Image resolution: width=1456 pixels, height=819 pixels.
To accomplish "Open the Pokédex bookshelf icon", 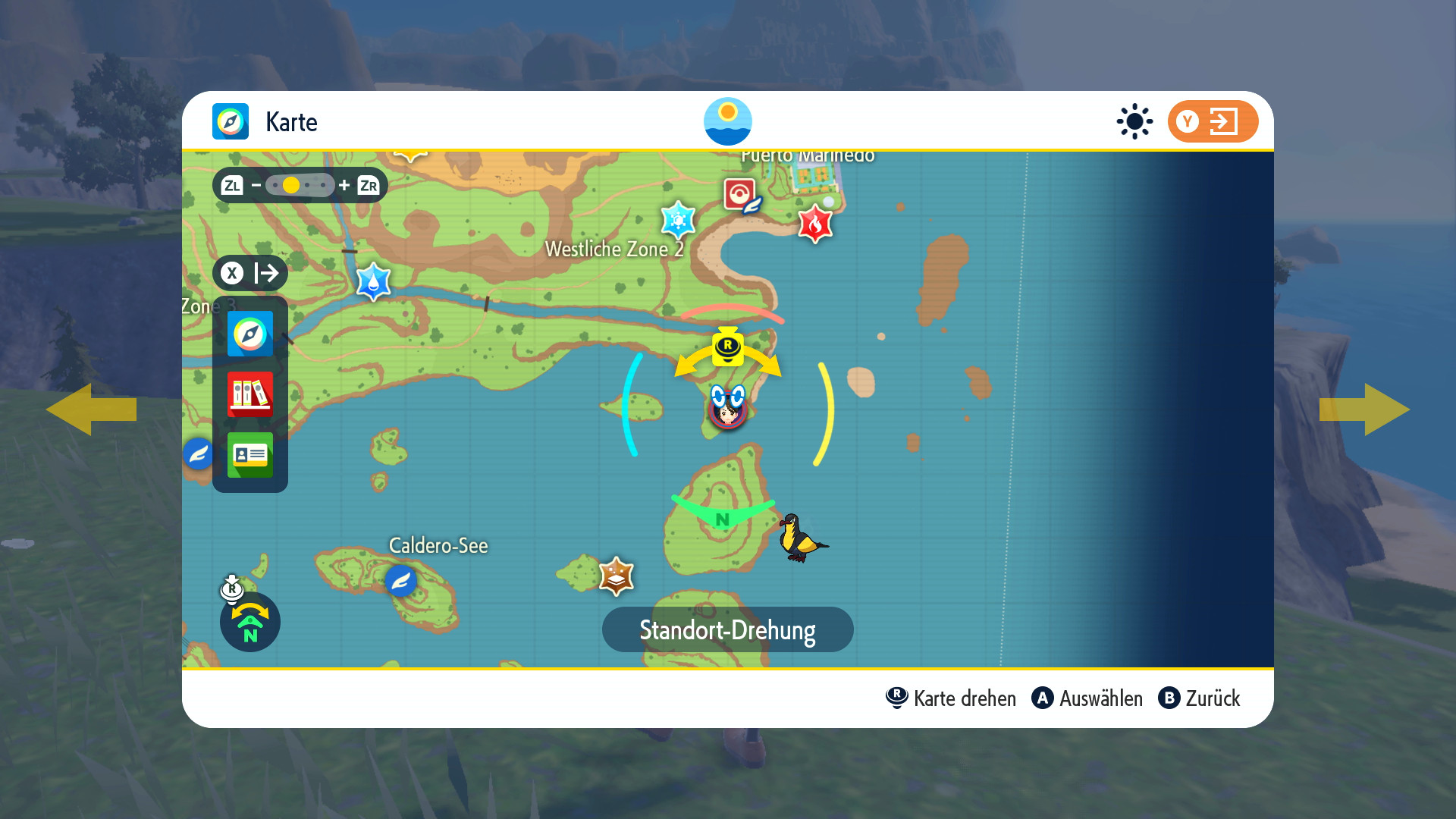I will click(249, 394).
